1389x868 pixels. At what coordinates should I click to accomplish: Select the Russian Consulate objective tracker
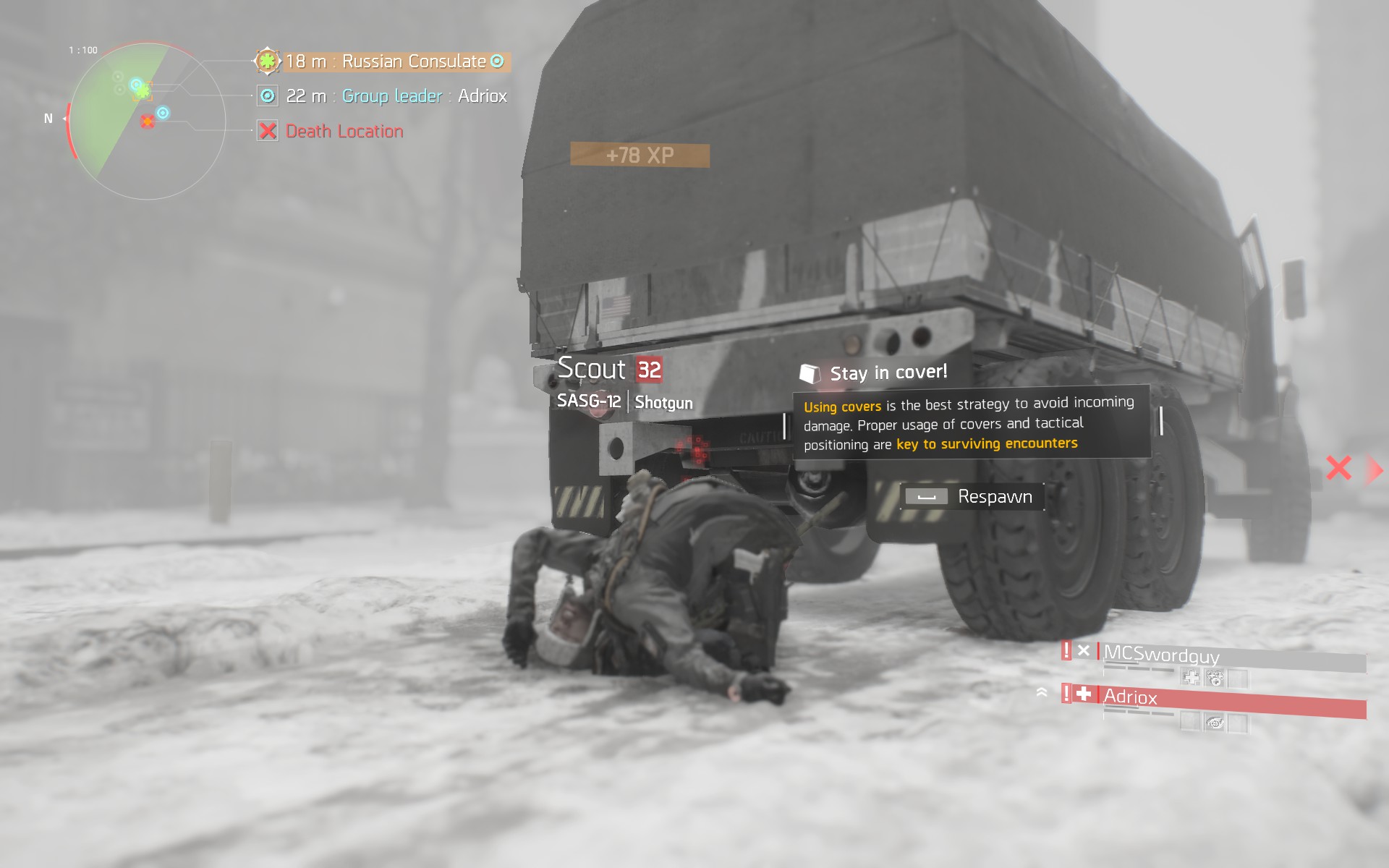(x=385, y=61)
